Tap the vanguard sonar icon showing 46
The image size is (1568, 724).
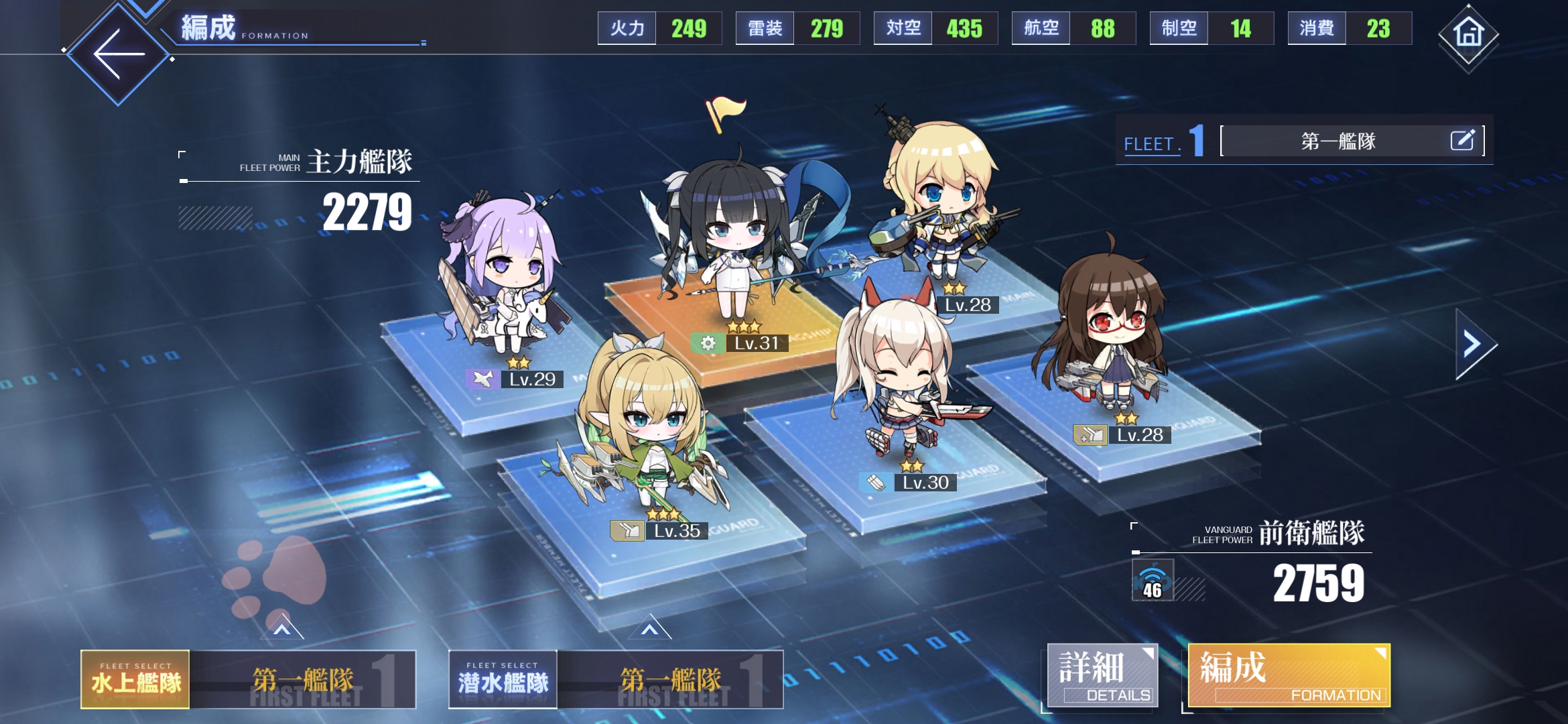1153,580
